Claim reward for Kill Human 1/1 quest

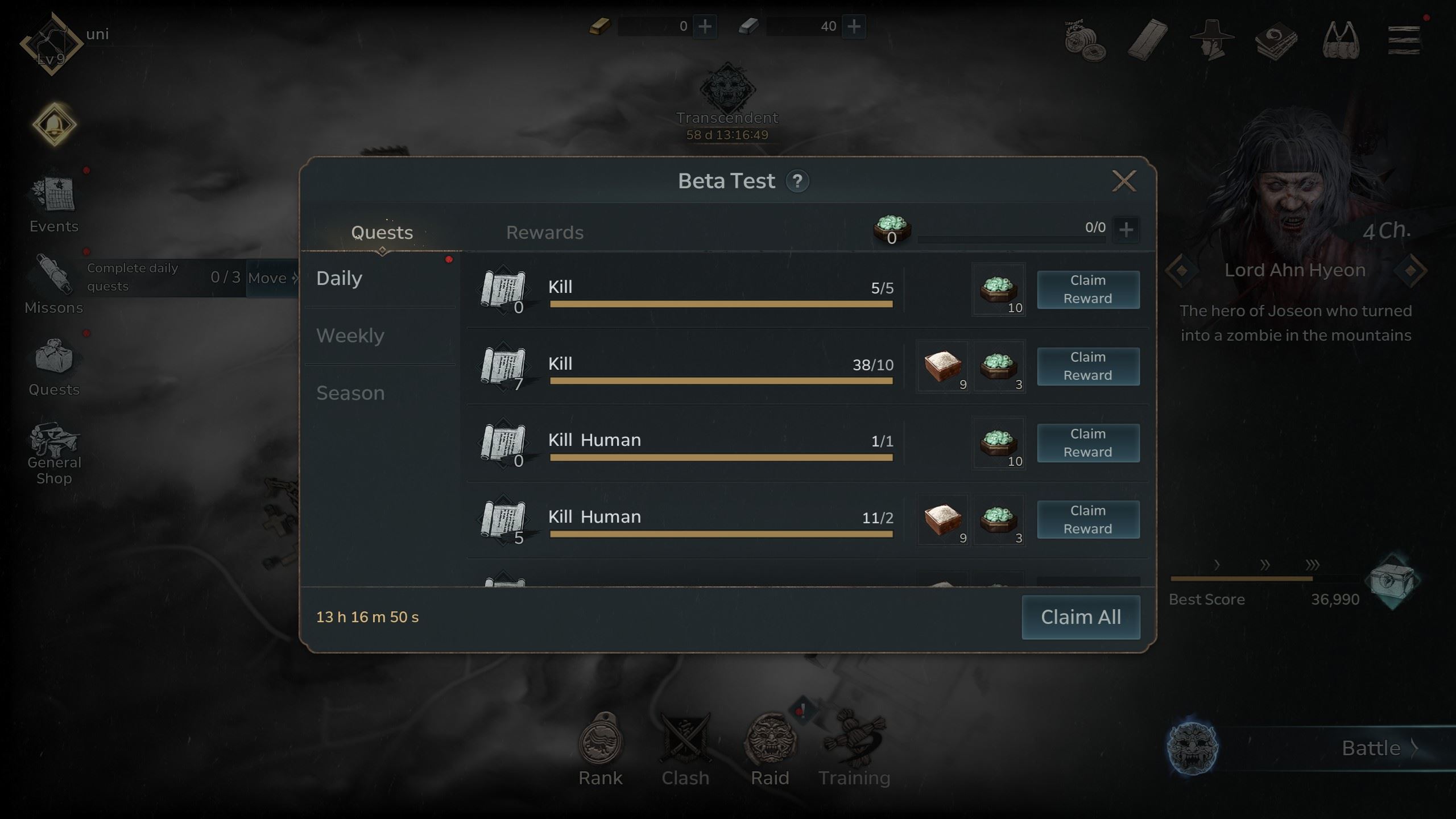pos(1087,443)
